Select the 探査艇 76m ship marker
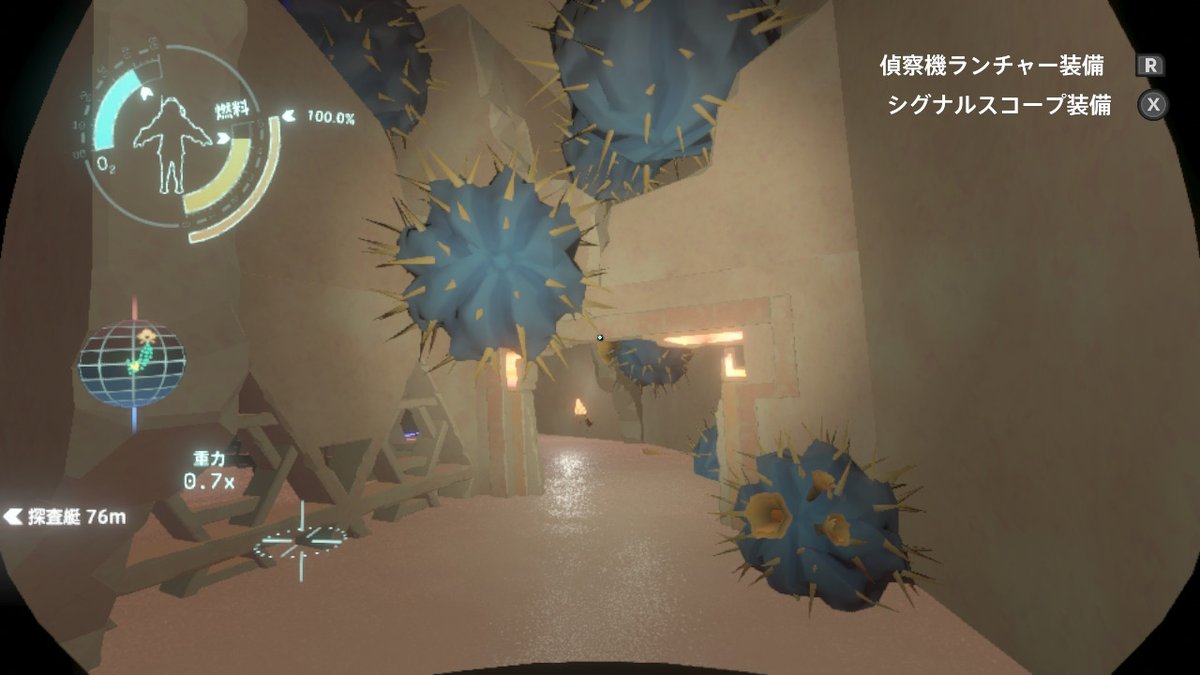Screen dimensions: 1200x675 pos(66,517)
